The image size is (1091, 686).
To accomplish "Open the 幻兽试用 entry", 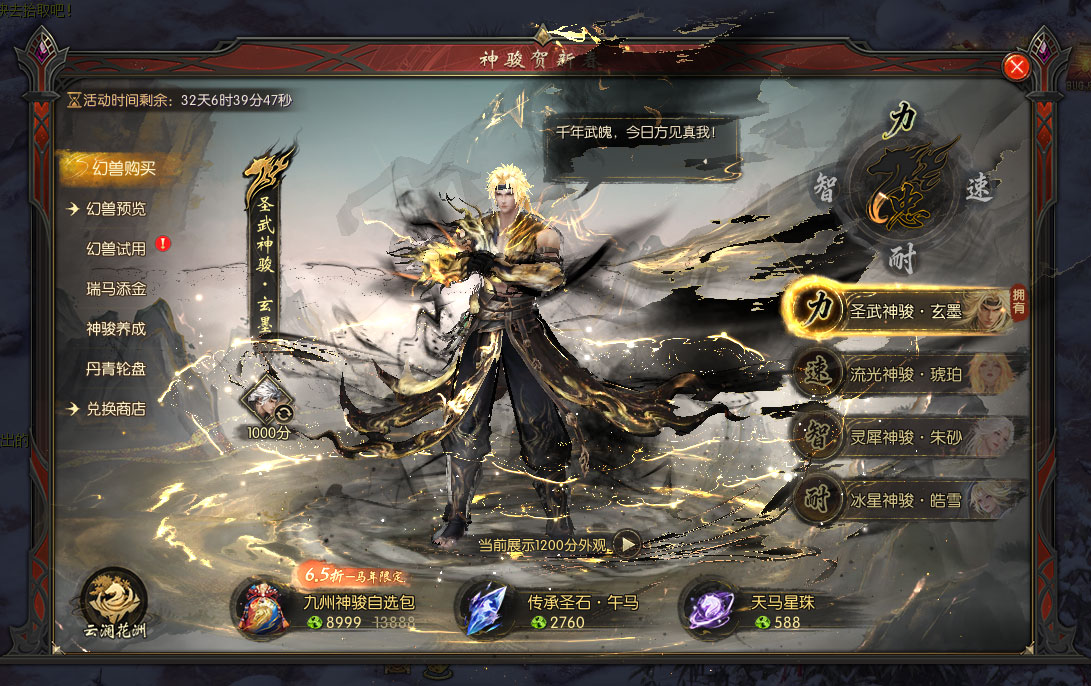I will 116,248.
